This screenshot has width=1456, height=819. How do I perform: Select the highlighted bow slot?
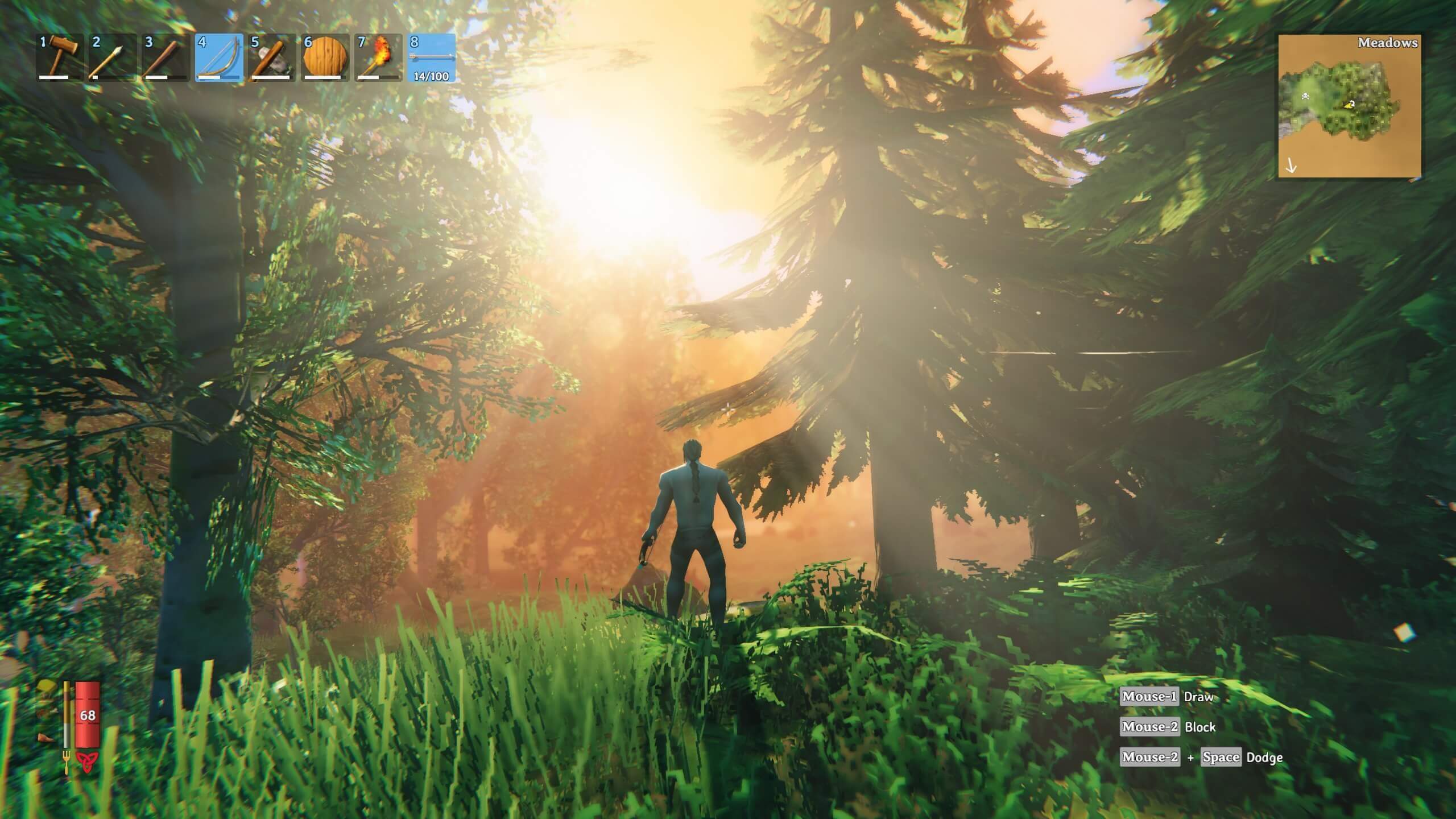pos(219,57)
